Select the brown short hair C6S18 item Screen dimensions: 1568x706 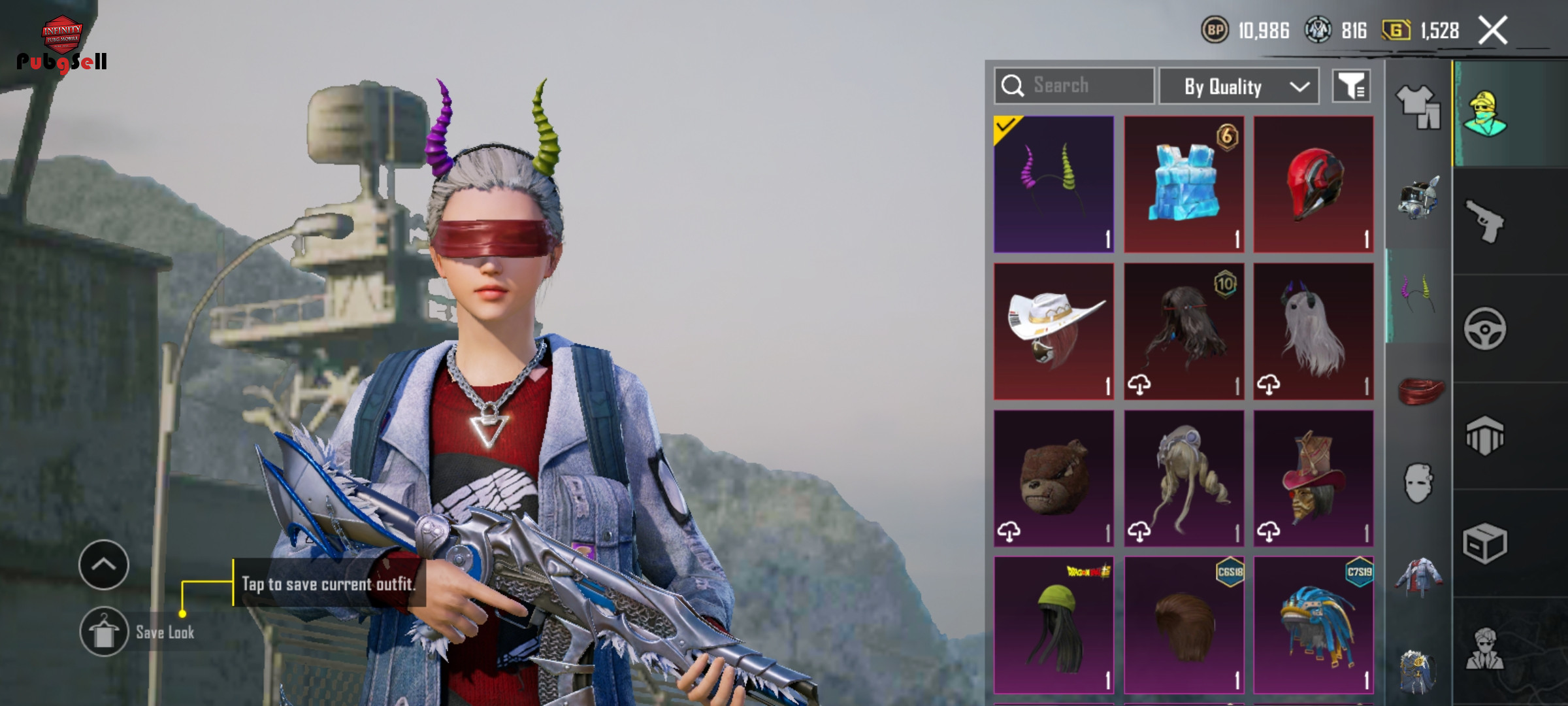pos(1184,625)
